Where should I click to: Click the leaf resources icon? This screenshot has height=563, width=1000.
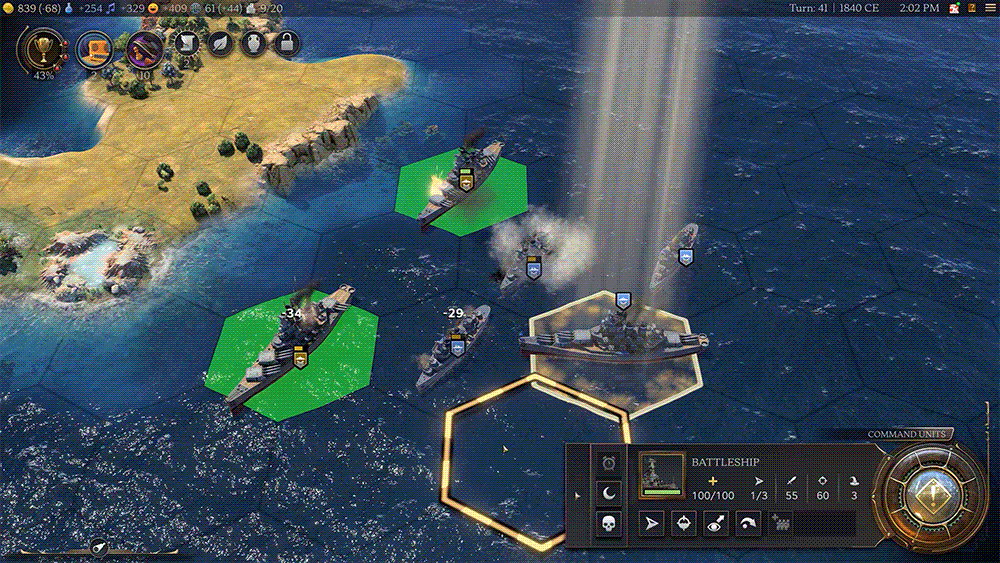[x=221, y=43]
